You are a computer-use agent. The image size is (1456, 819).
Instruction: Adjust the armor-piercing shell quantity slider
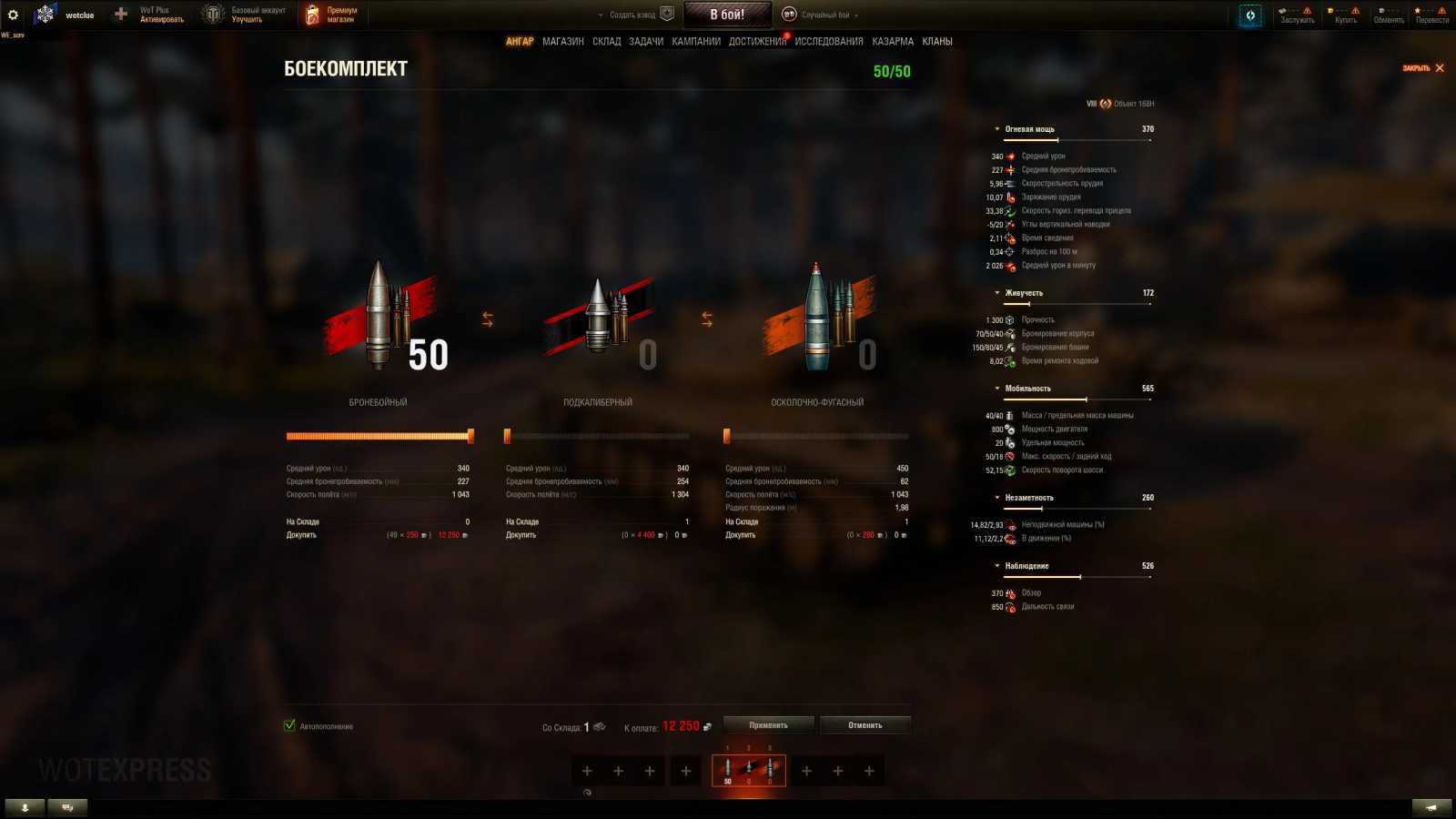pyautogui.click(x=470, y=436)
